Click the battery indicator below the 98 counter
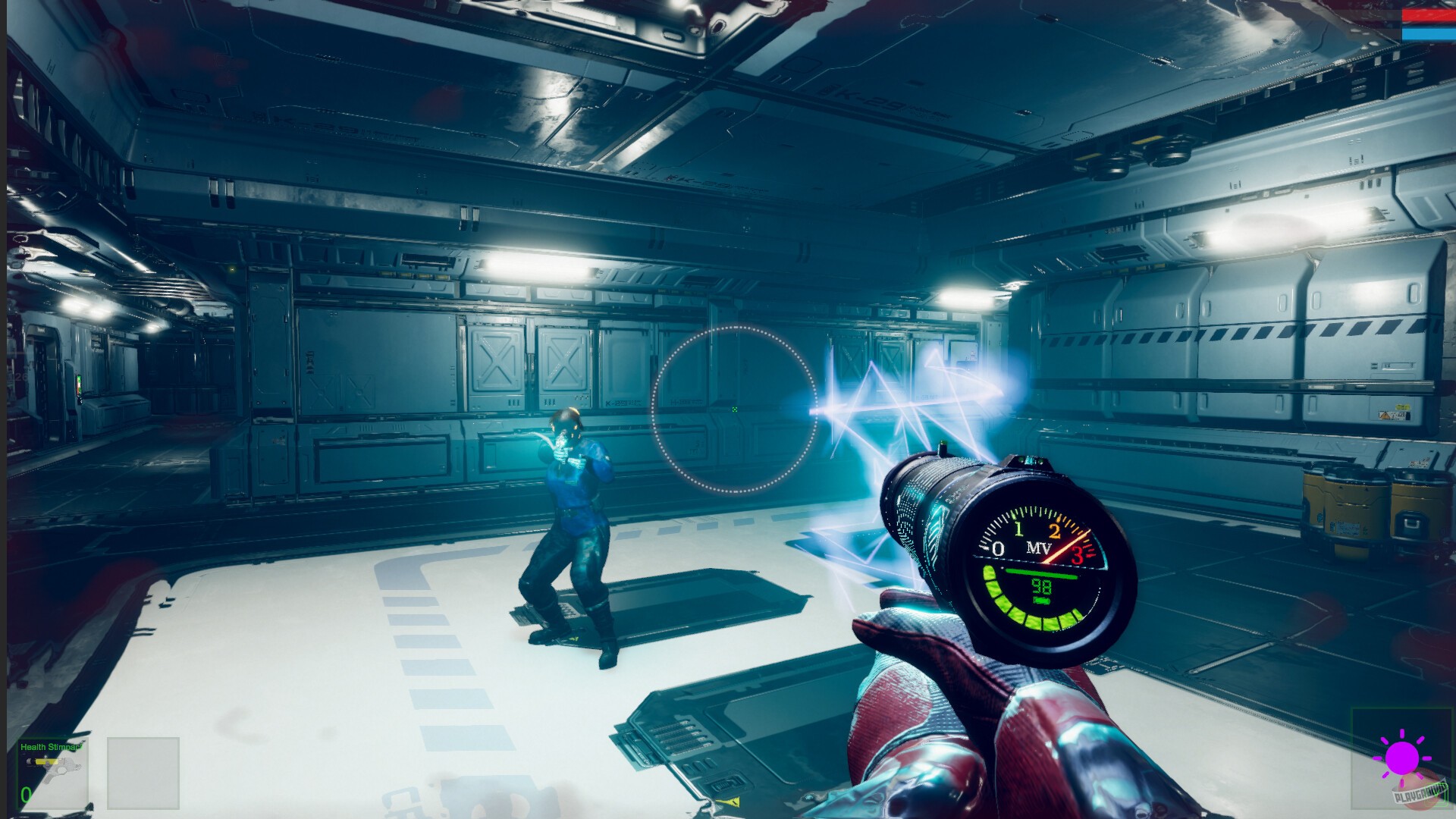Viewport: 1456px width, 819px height. [x=1040, y=601]
